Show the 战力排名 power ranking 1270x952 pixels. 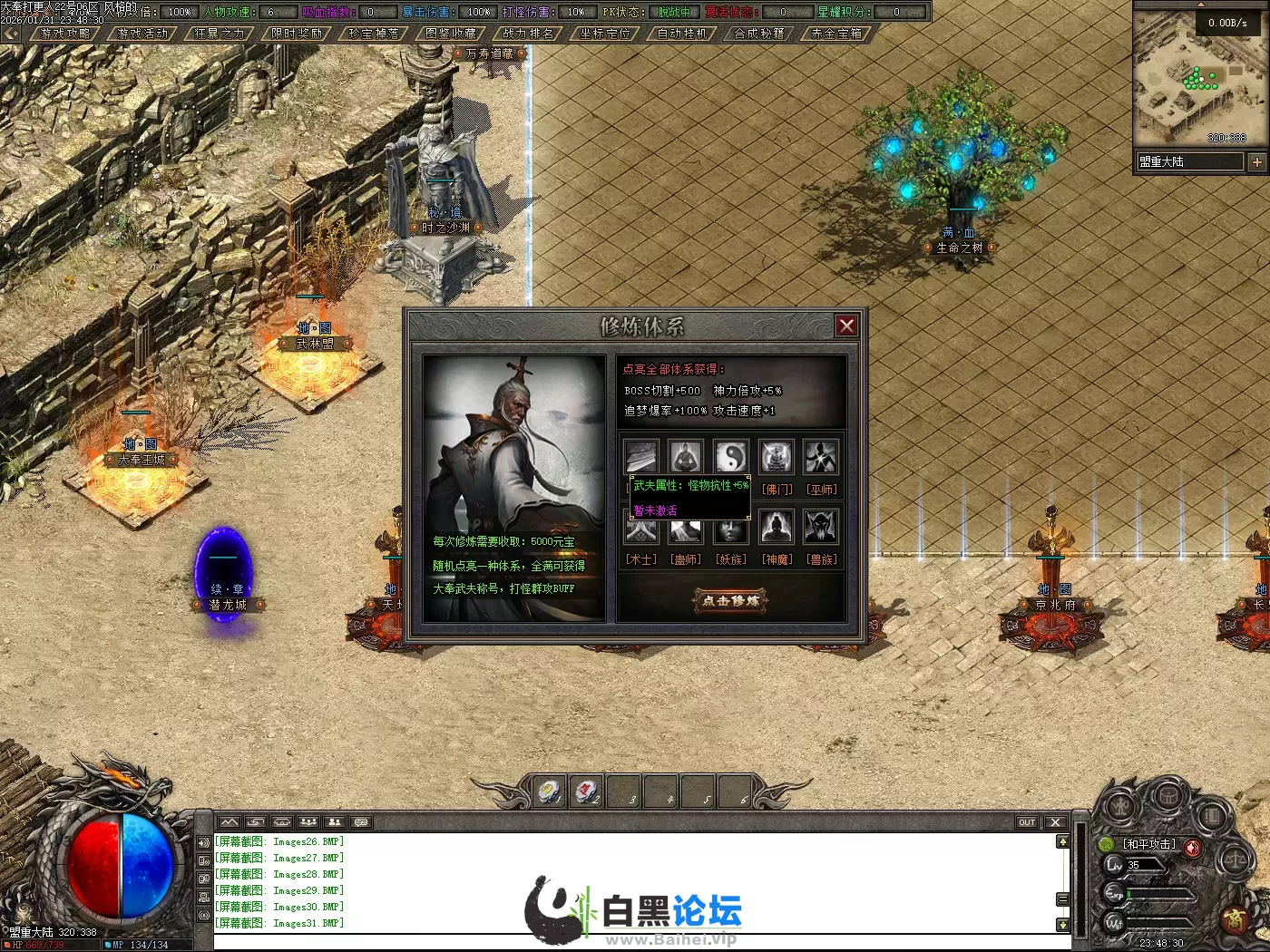528,34
